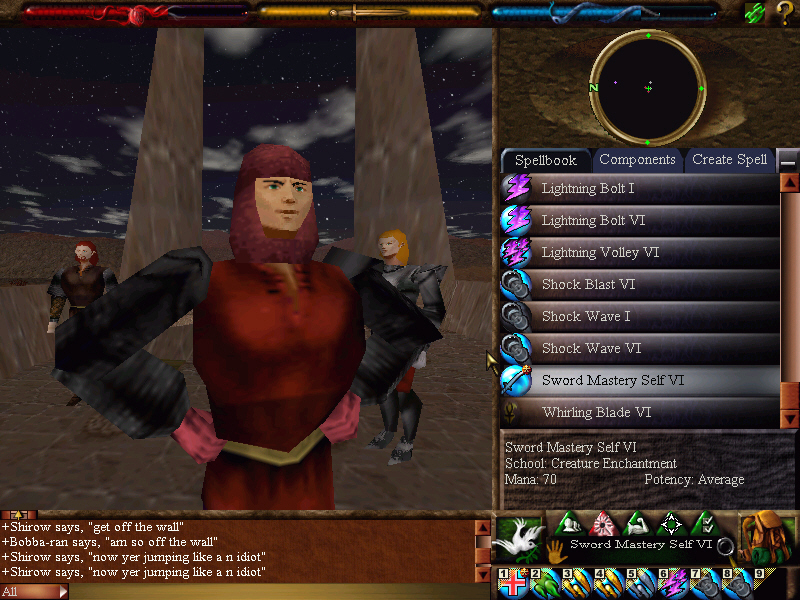This screenshot has height=600, width=800.
Task: Switch to the Components tab
Action: click(x=637, y=160)
